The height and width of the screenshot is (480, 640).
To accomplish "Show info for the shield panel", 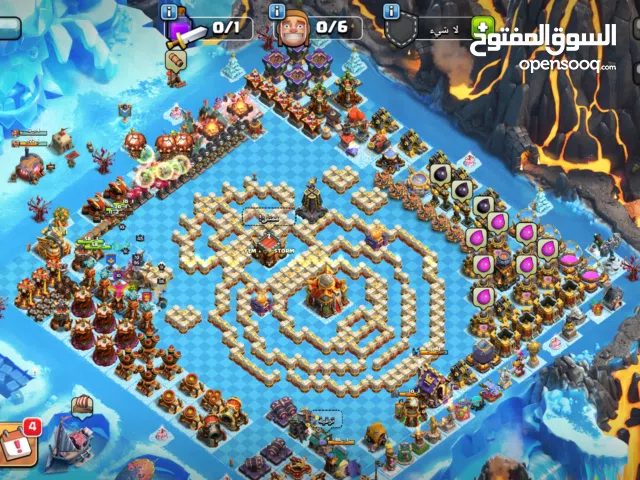I will (393, 11).
